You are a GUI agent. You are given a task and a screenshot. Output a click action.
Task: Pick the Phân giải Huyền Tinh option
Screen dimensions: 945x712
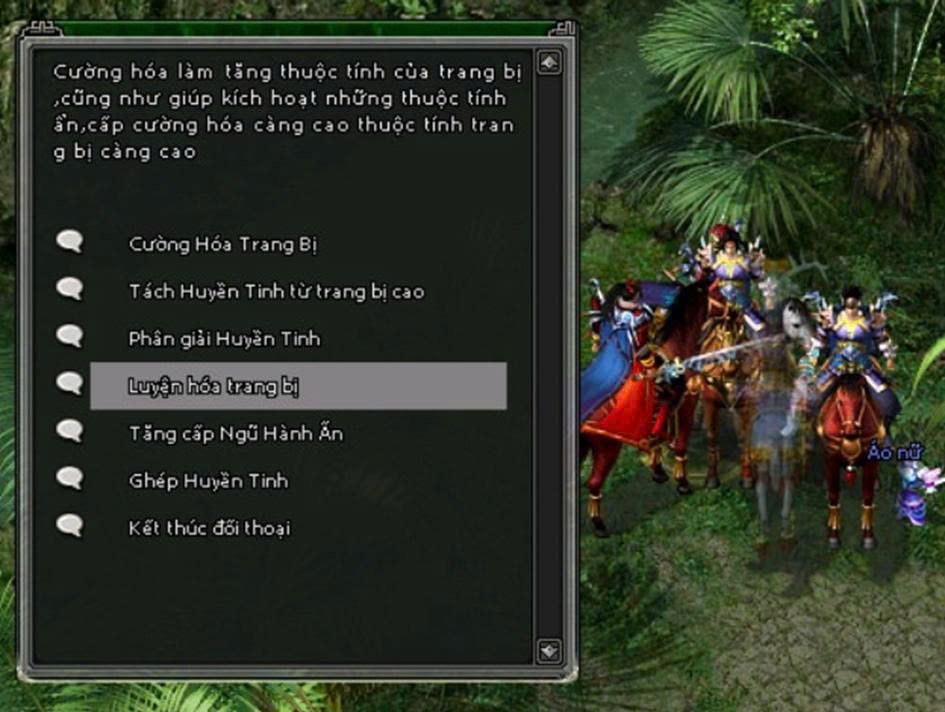tap(224, 339)
